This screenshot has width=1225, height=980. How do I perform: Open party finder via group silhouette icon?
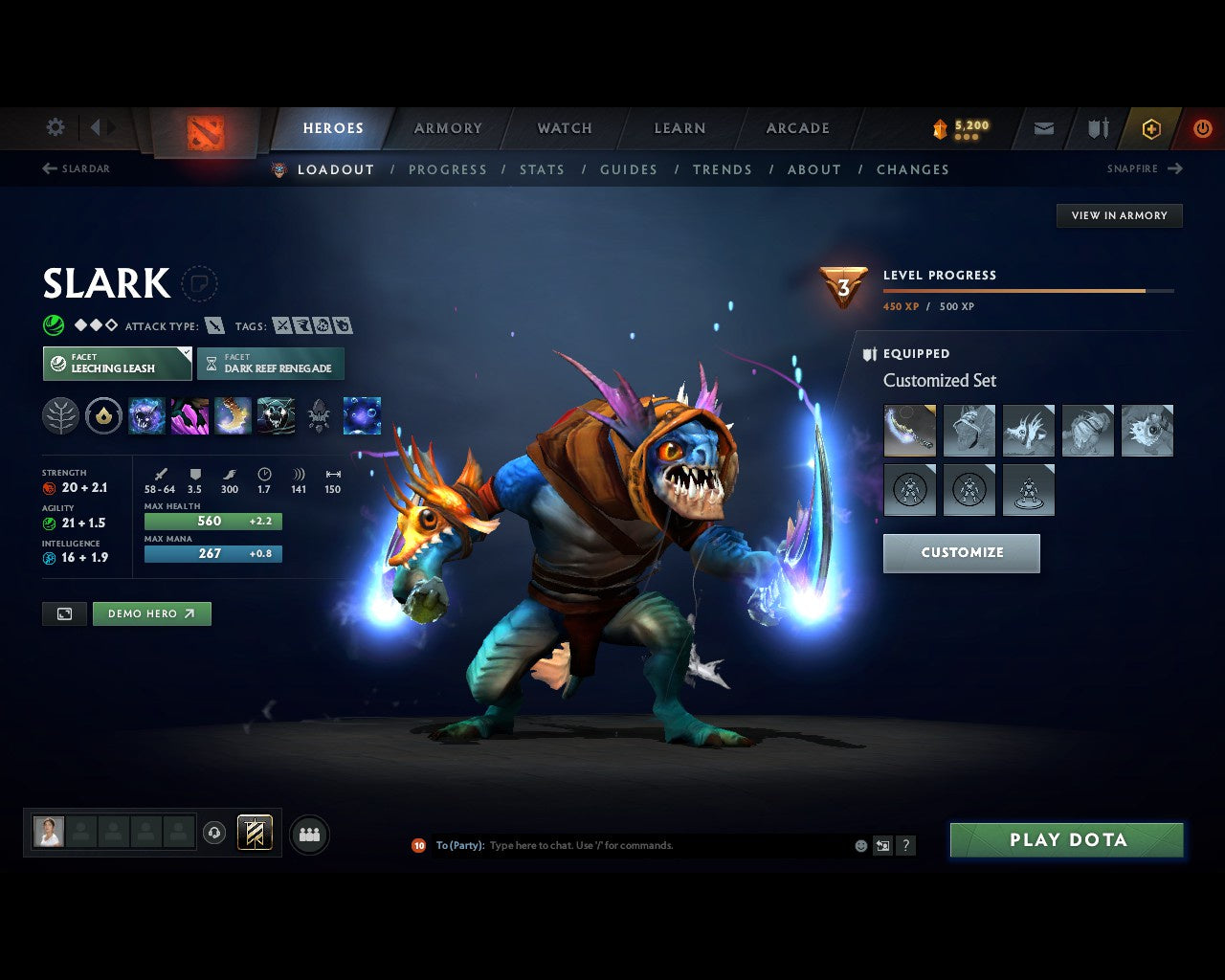[309, 833]
